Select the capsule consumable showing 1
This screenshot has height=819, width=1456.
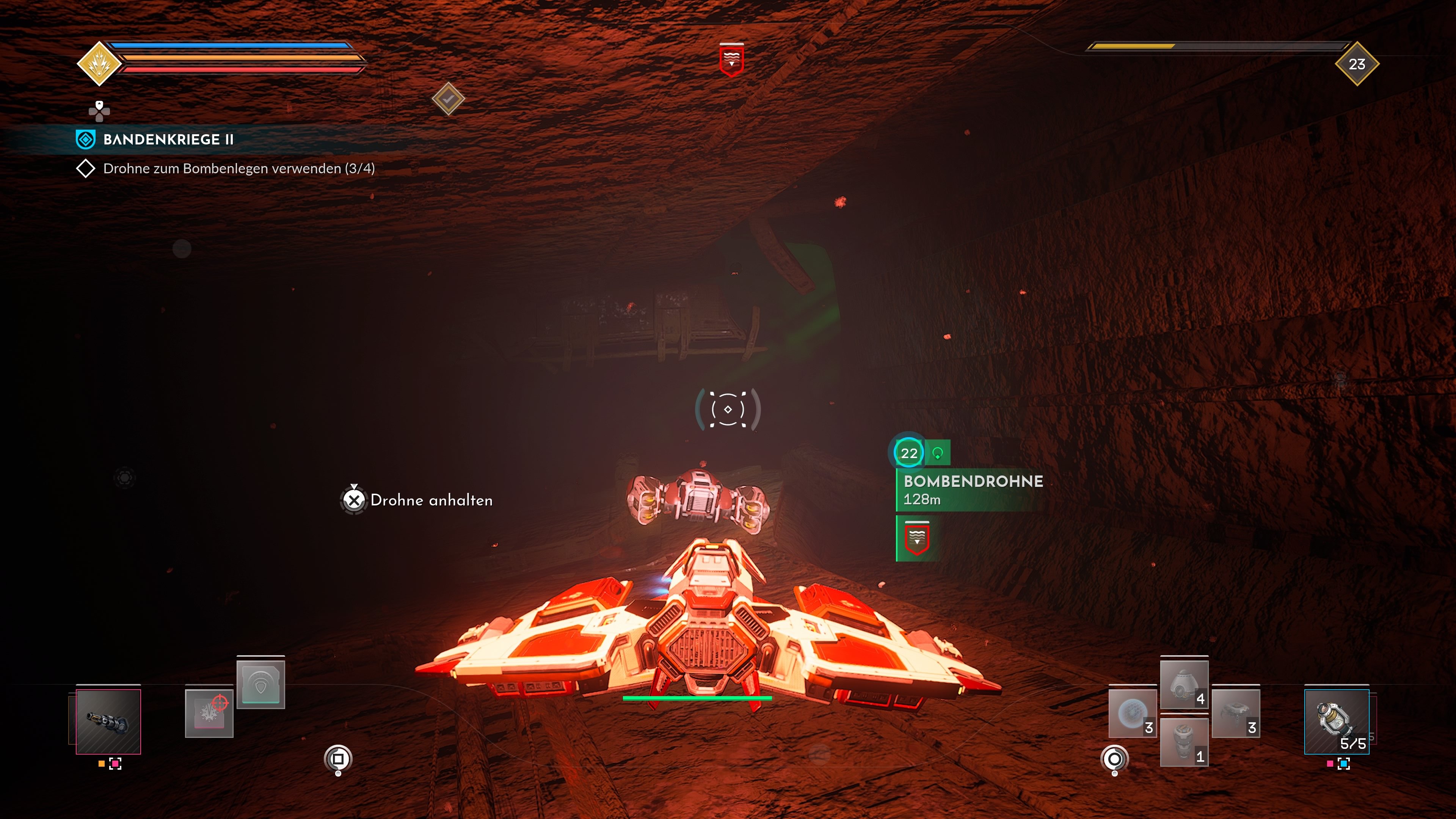point(1185,742)
